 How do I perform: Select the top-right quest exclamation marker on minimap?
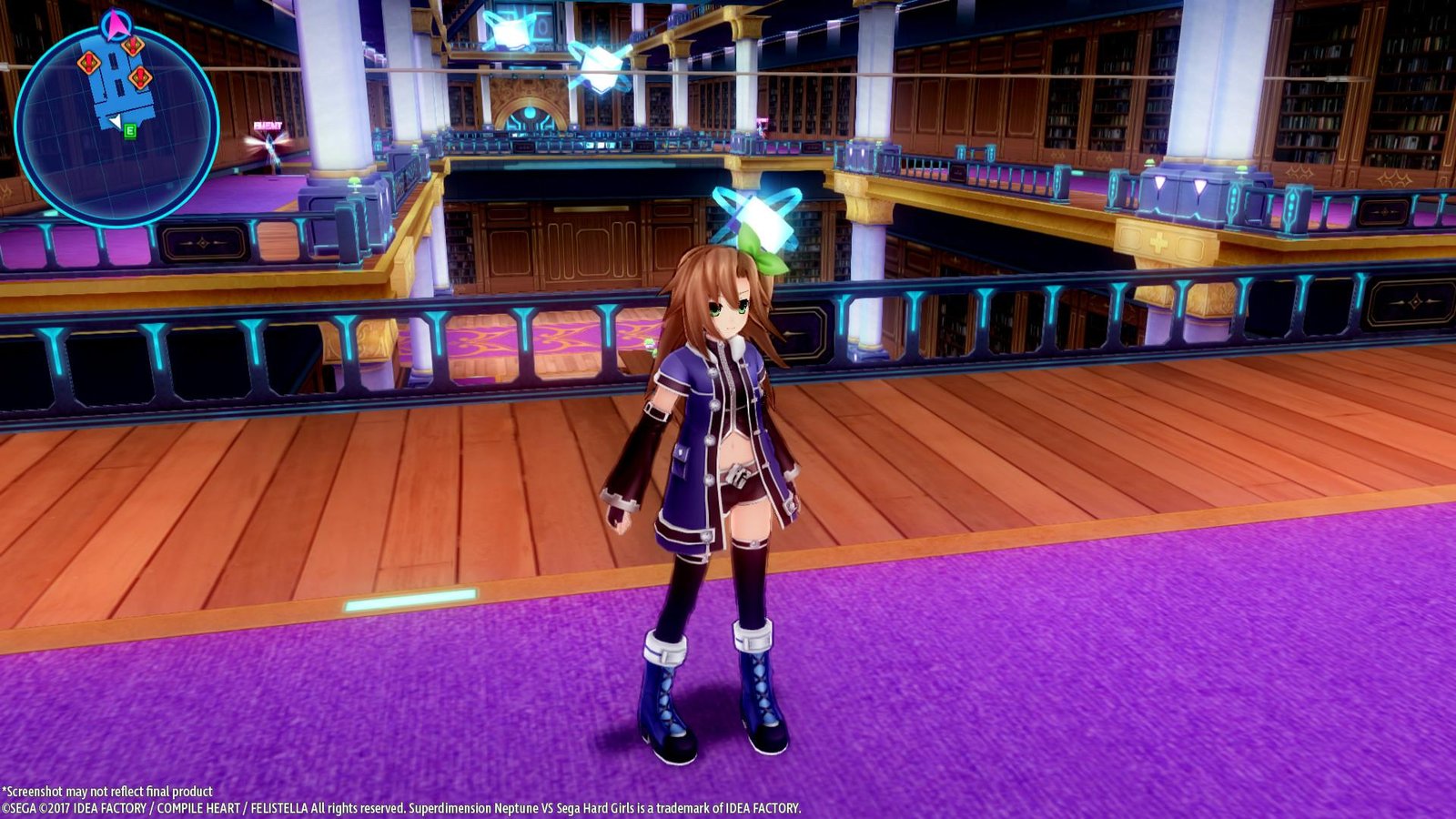pos(132,45)
